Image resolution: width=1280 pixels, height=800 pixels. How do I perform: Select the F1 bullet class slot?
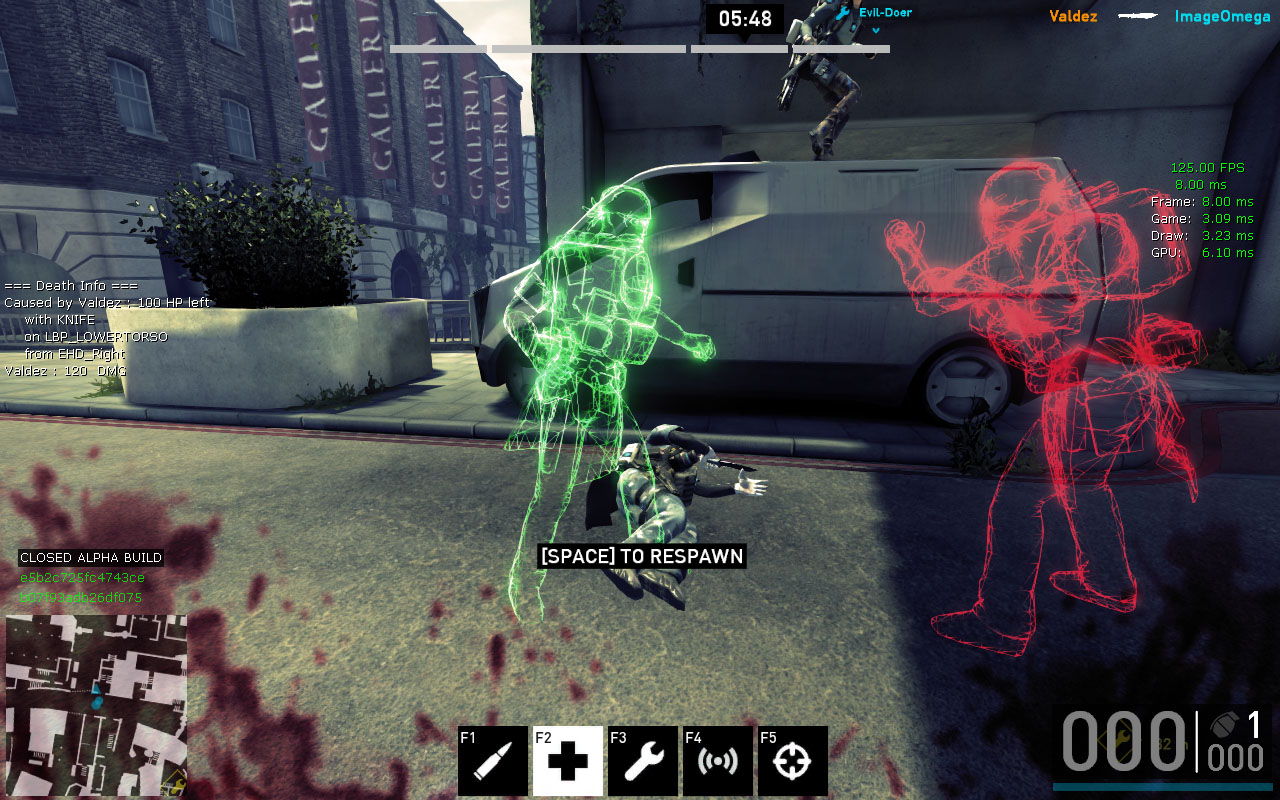(493, 761)
